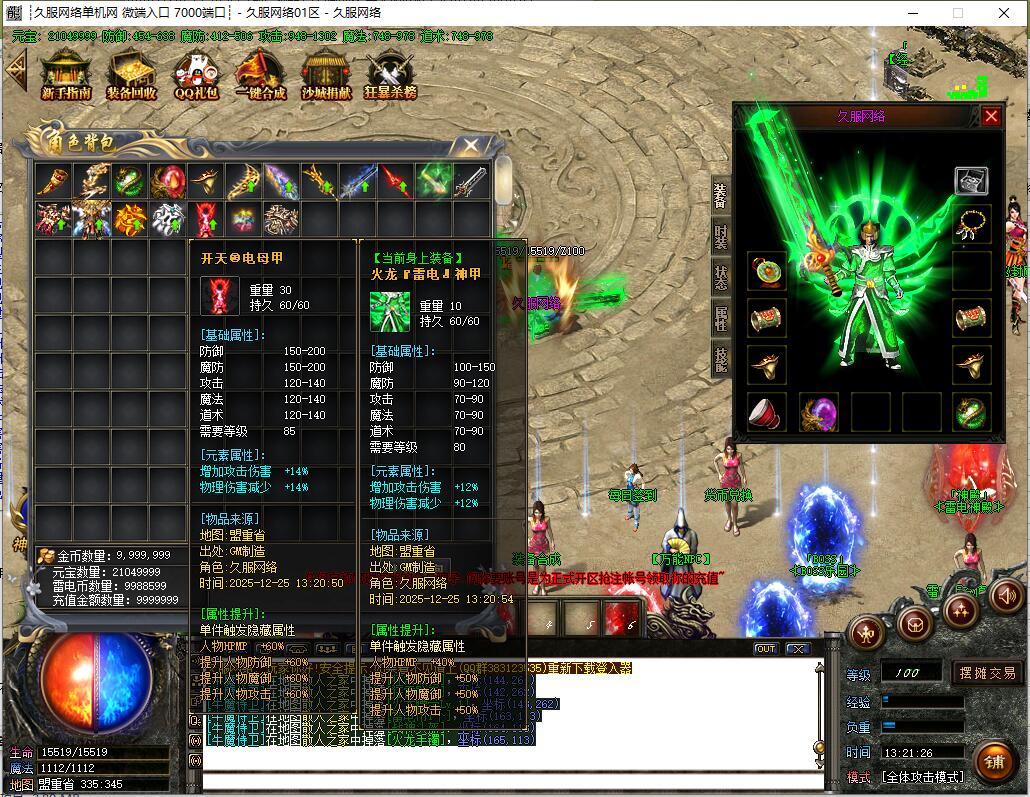Viewport: 1030px width, 797px height.
Task: Show the 狂暴杀榜 kill ranking
Action: (390, 75)
